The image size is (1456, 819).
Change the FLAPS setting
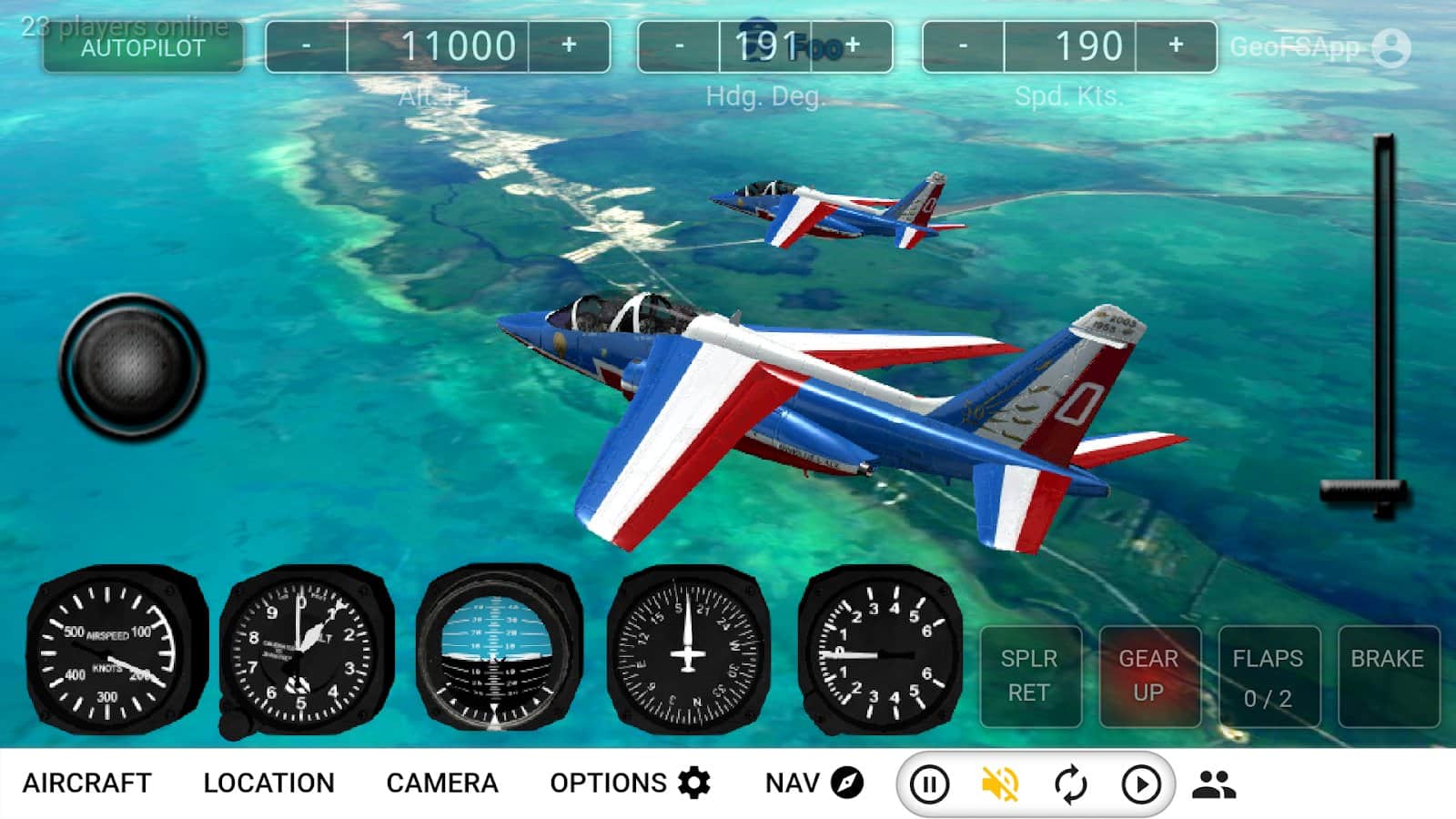point(1268,675)
